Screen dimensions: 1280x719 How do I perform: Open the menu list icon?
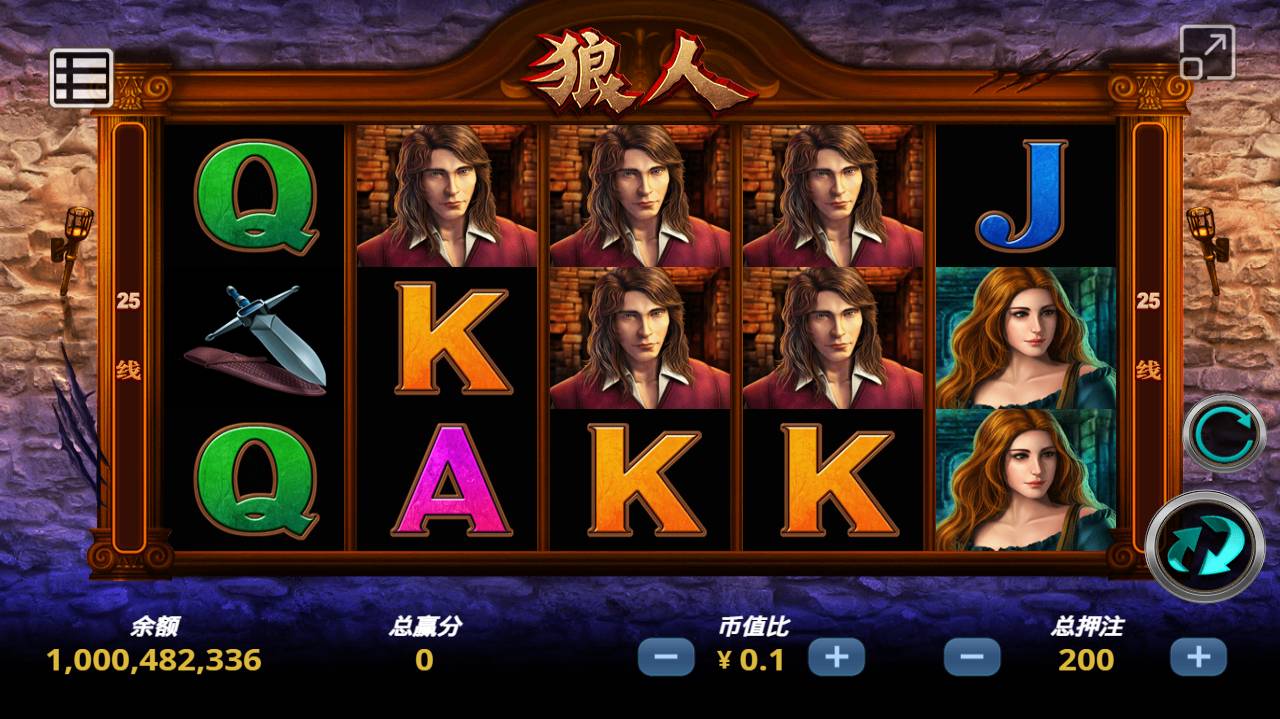pos(81,77)
